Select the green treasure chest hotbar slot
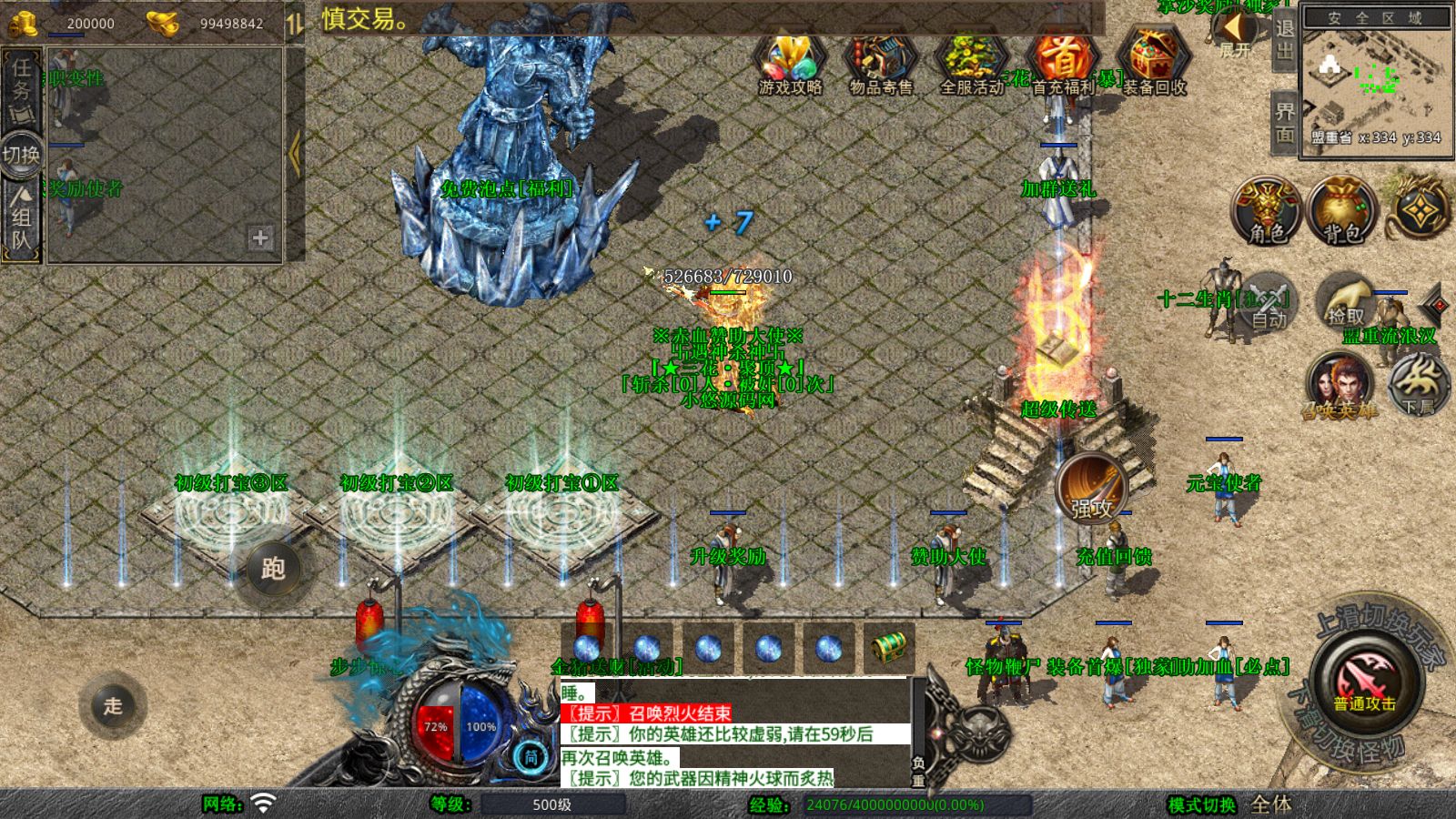The image size is (1456, 819). pyautogui.click(x=888, y=647)
